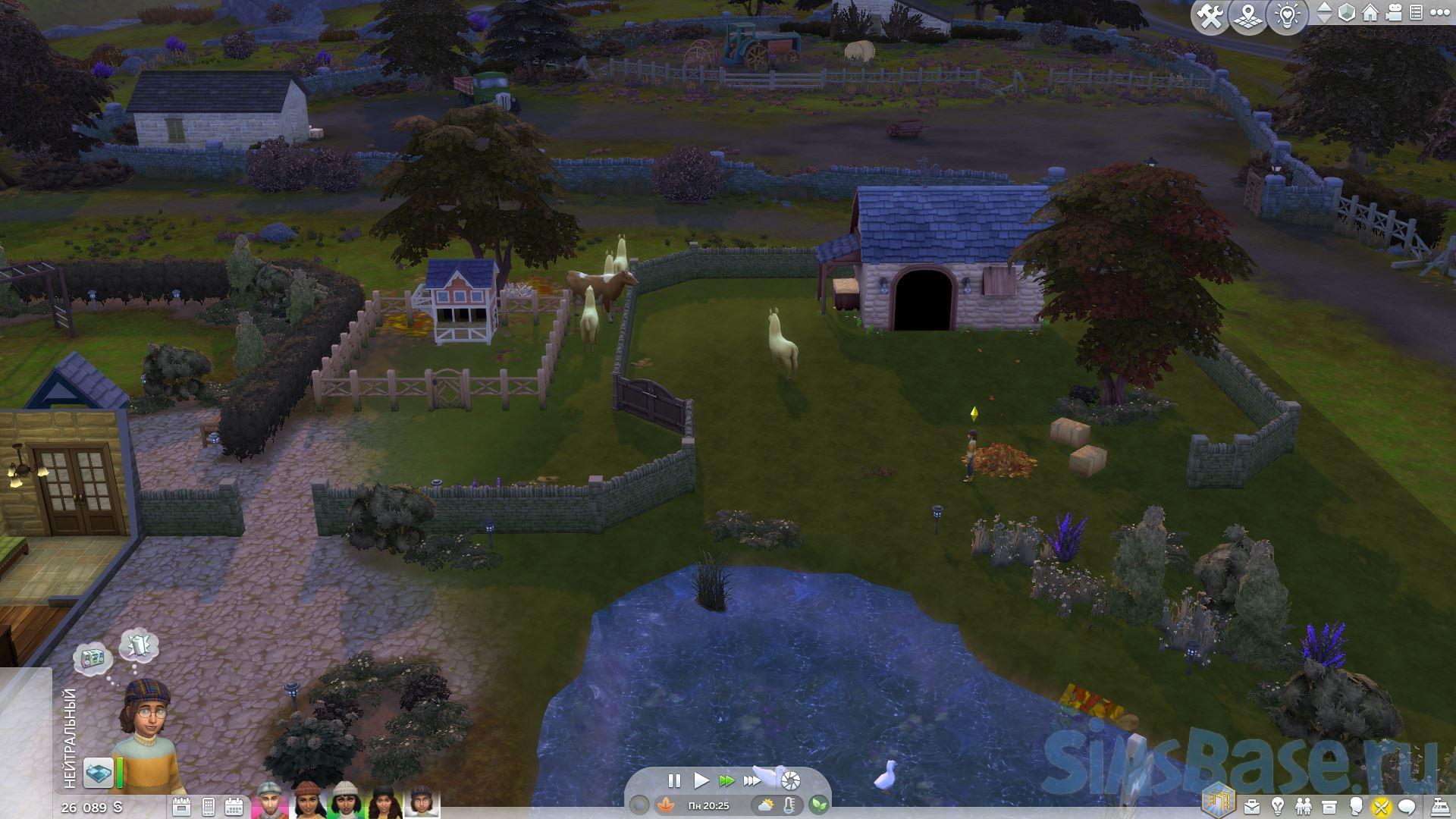The height and width of the screenshot is (819, 1456).
Task: Open the list icon next to the camera
Action: [1415, 13]
